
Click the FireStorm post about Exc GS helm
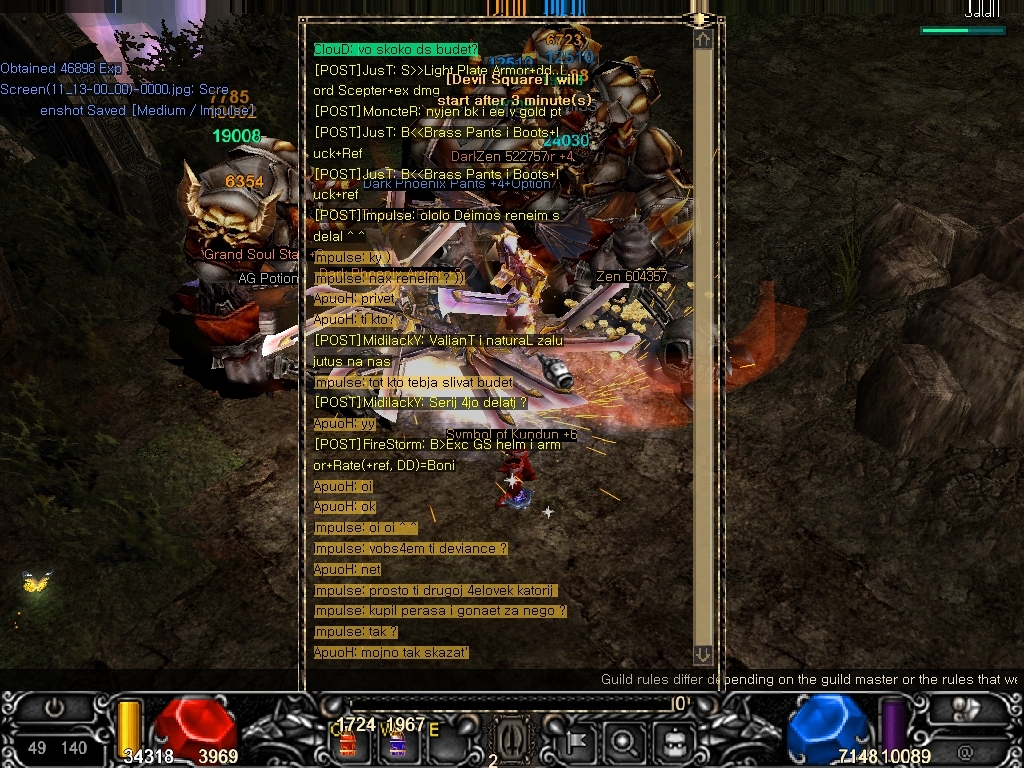(x=437, y=444)
